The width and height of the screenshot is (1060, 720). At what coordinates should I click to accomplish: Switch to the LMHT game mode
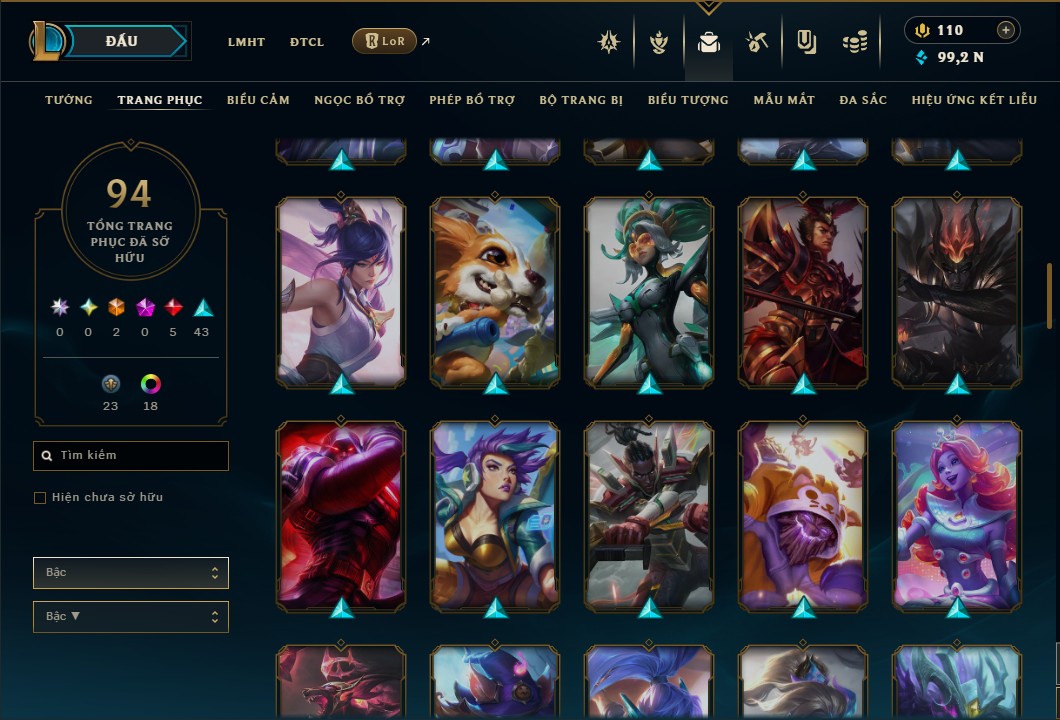click(246, 42)
